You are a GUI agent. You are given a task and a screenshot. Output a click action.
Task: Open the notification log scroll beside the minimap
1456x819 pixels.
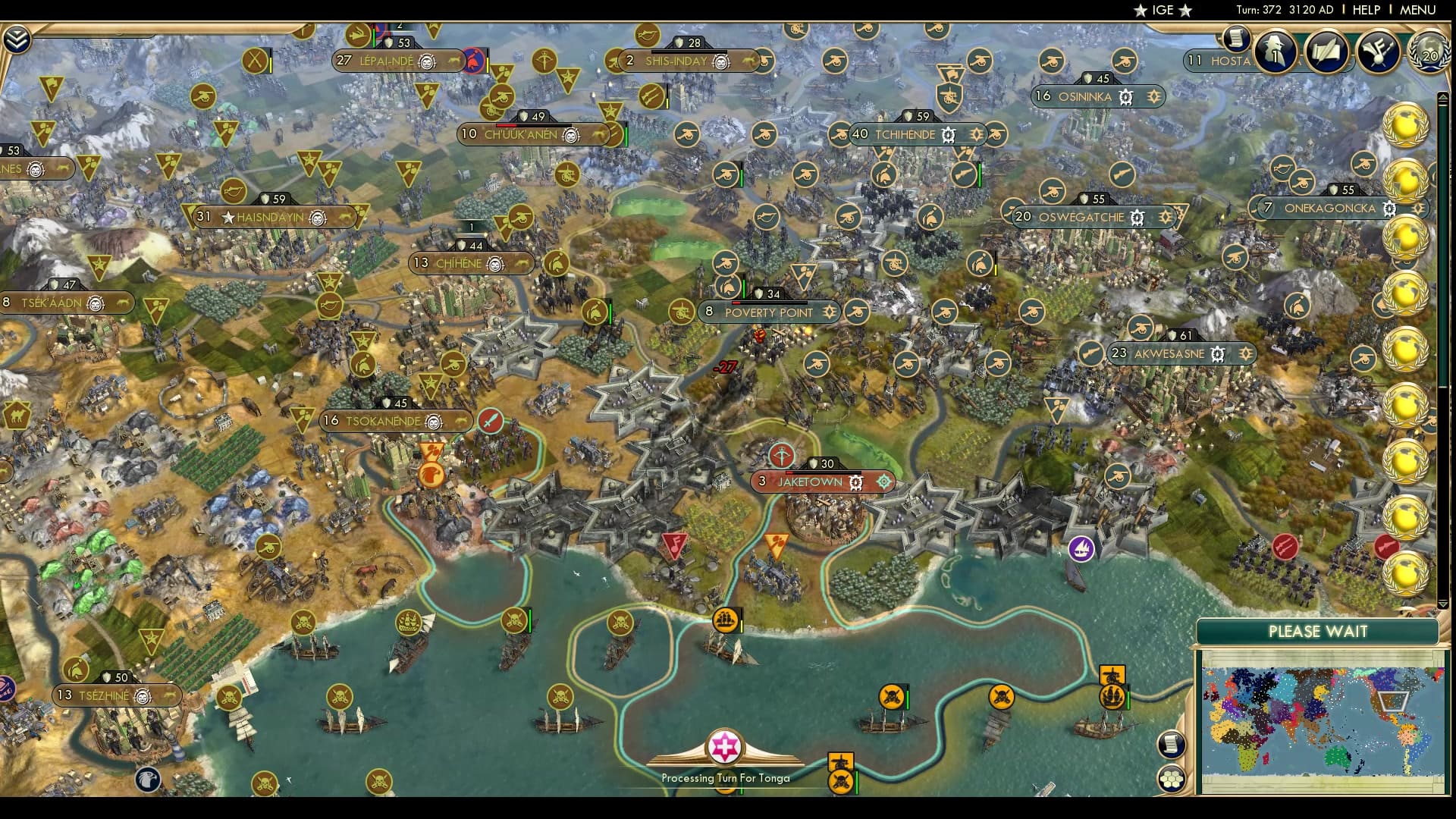(x=1170, y=742)
